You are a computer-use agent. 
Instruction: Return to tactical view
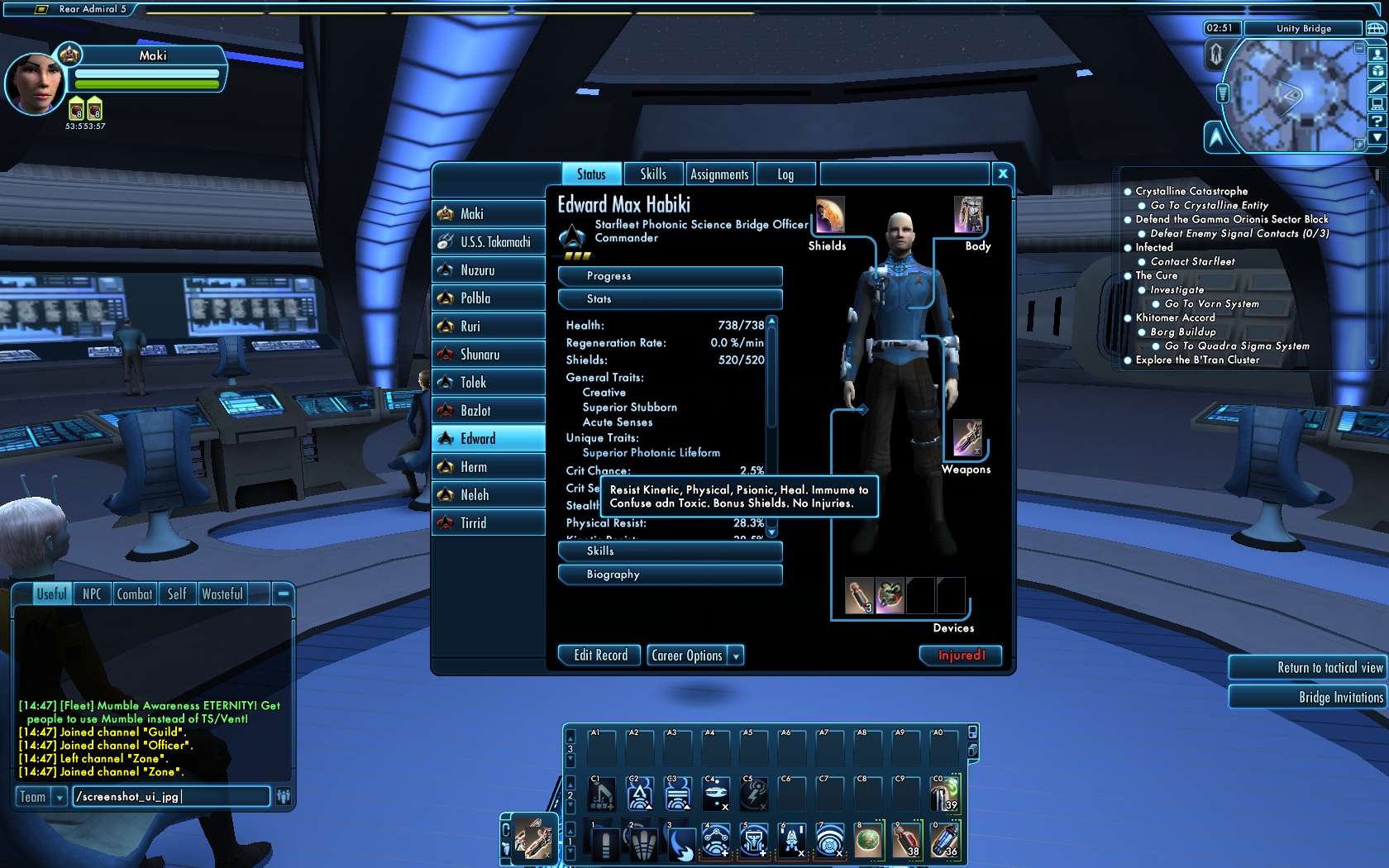1306,668
